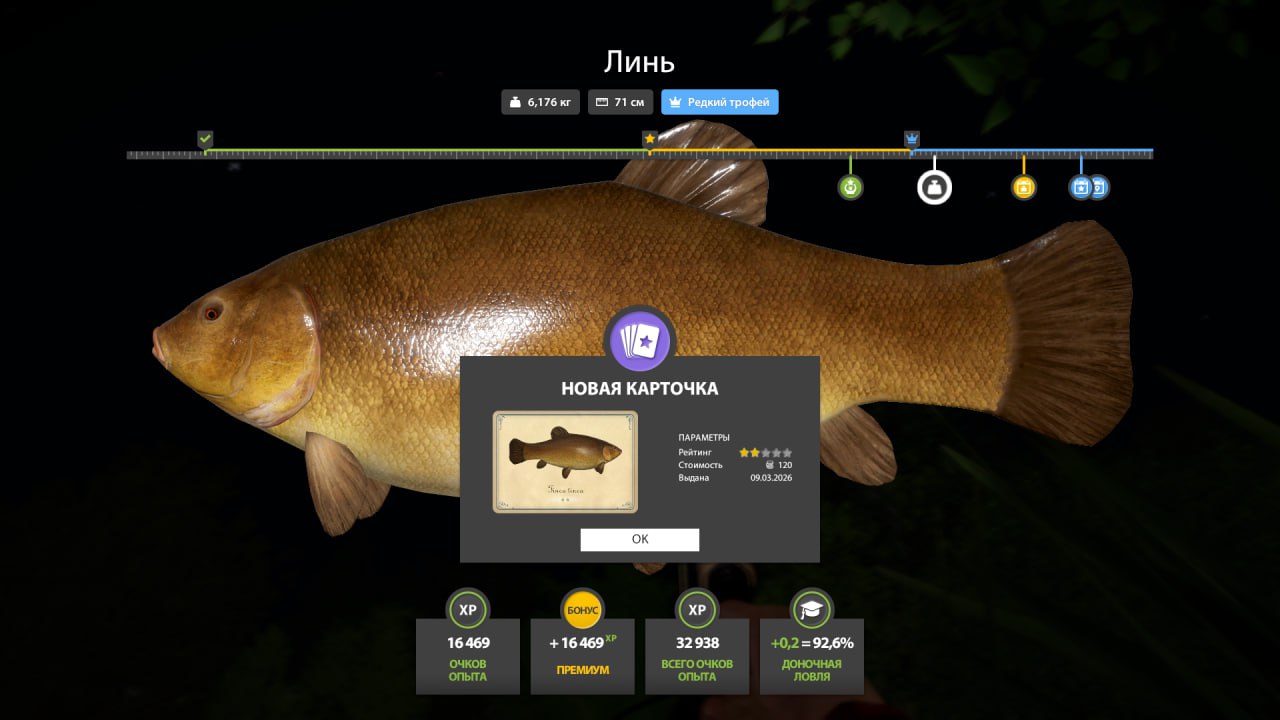Select the green medal marker on the scale

click(x=850, y=187)
